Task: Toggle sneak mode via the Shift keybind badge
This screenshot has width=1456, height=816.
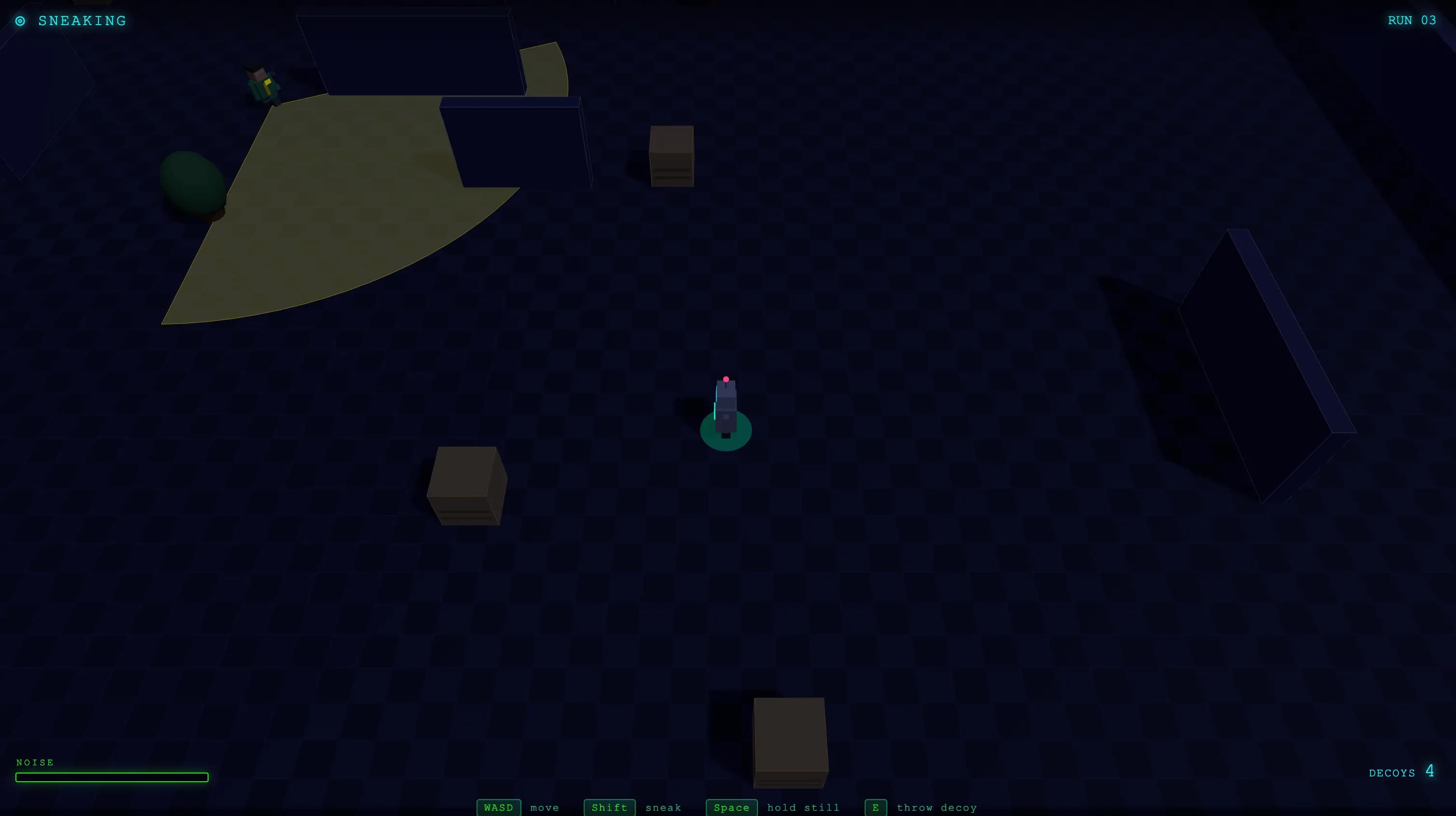Action: 609,807
